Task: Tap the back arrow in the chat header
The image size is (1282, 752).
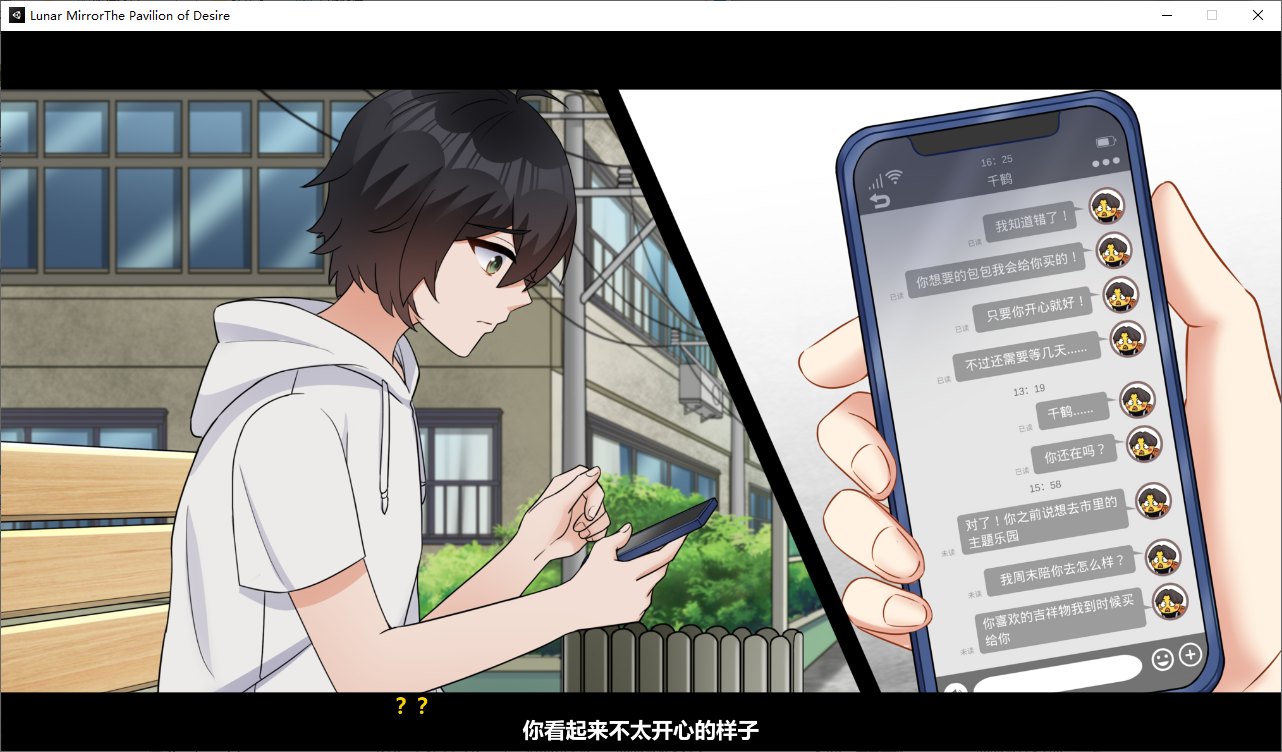Action: (x=880, y=198)
